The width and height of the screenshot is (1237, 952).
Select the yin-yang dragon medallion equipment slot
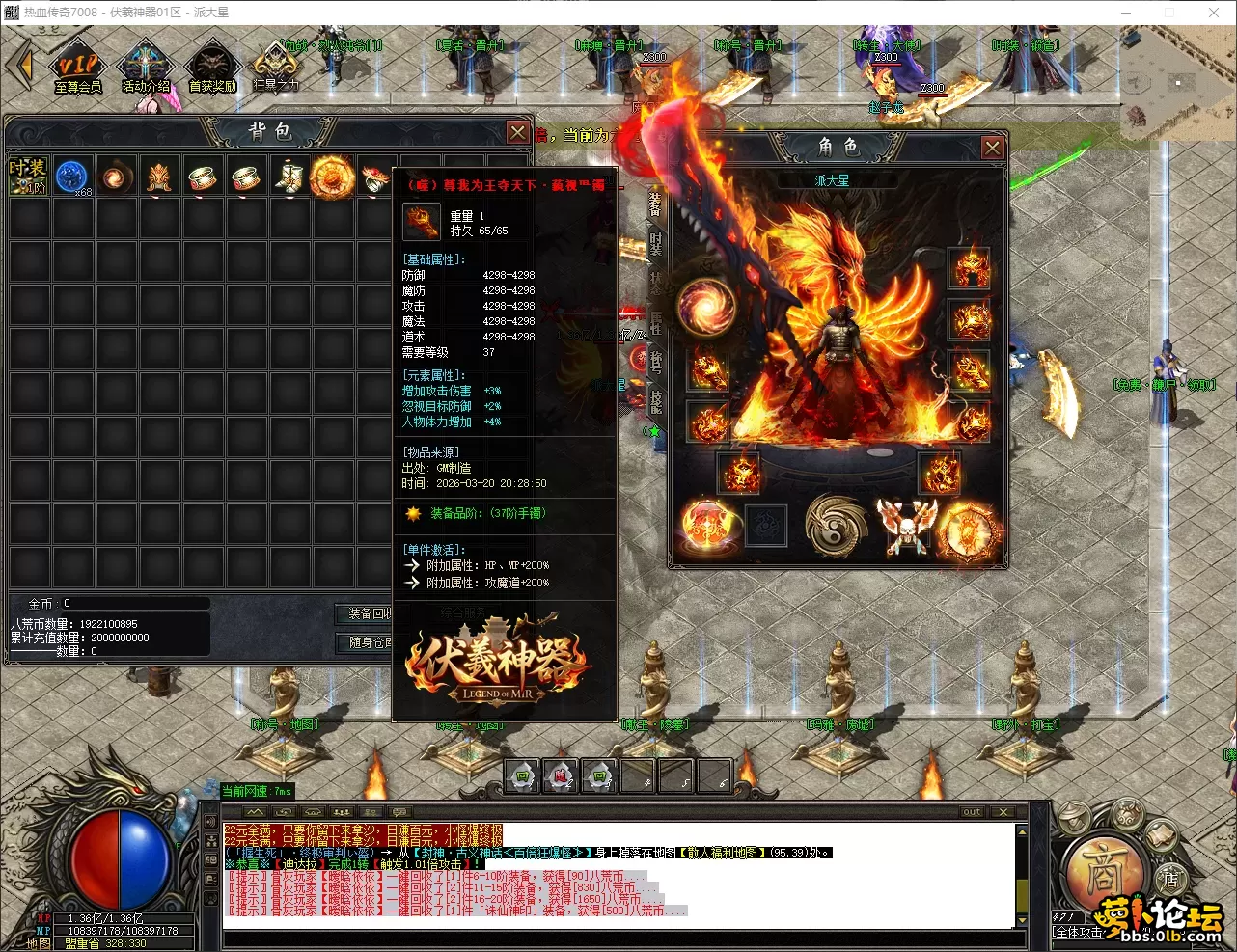coord(836,527)
